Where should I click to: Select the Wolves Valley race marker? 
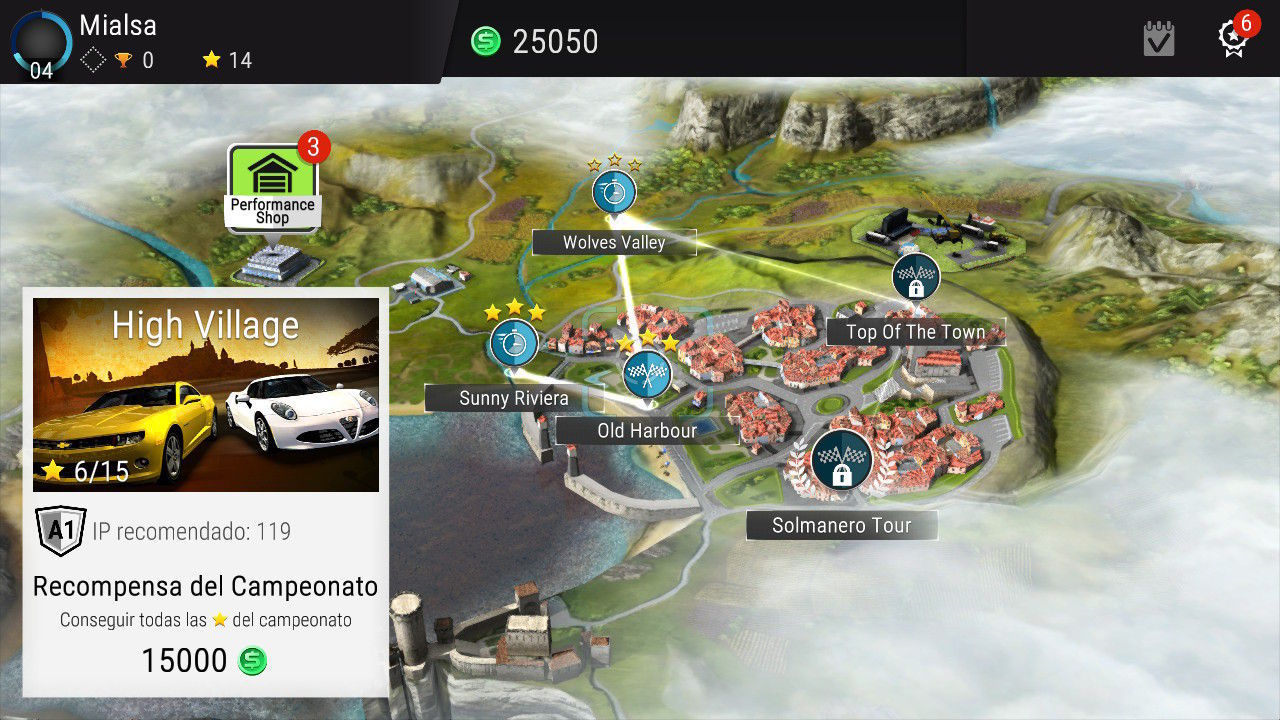tap(614, 191)
